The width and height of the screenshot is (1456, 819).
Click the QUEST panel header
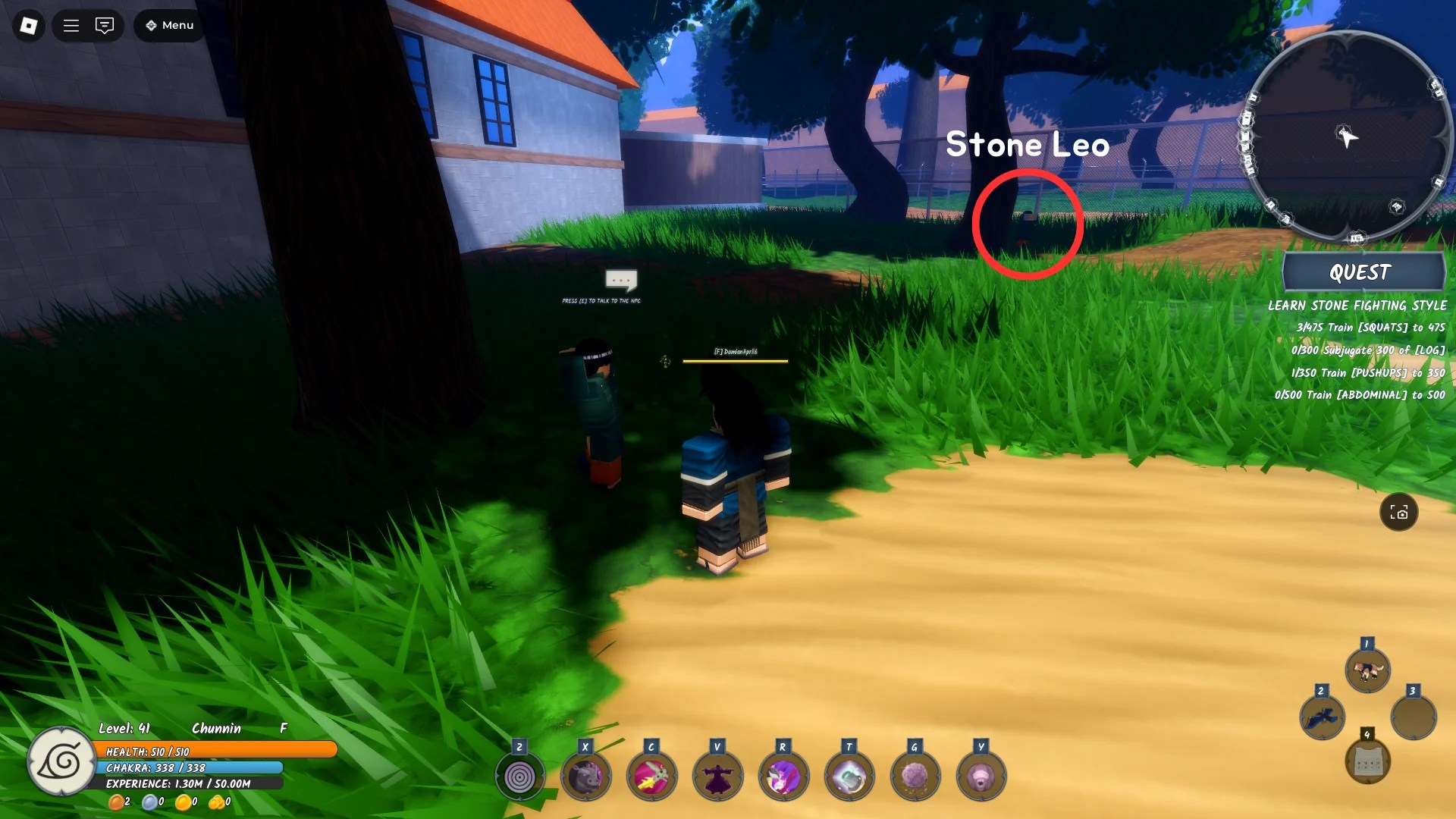point(1363,272)
